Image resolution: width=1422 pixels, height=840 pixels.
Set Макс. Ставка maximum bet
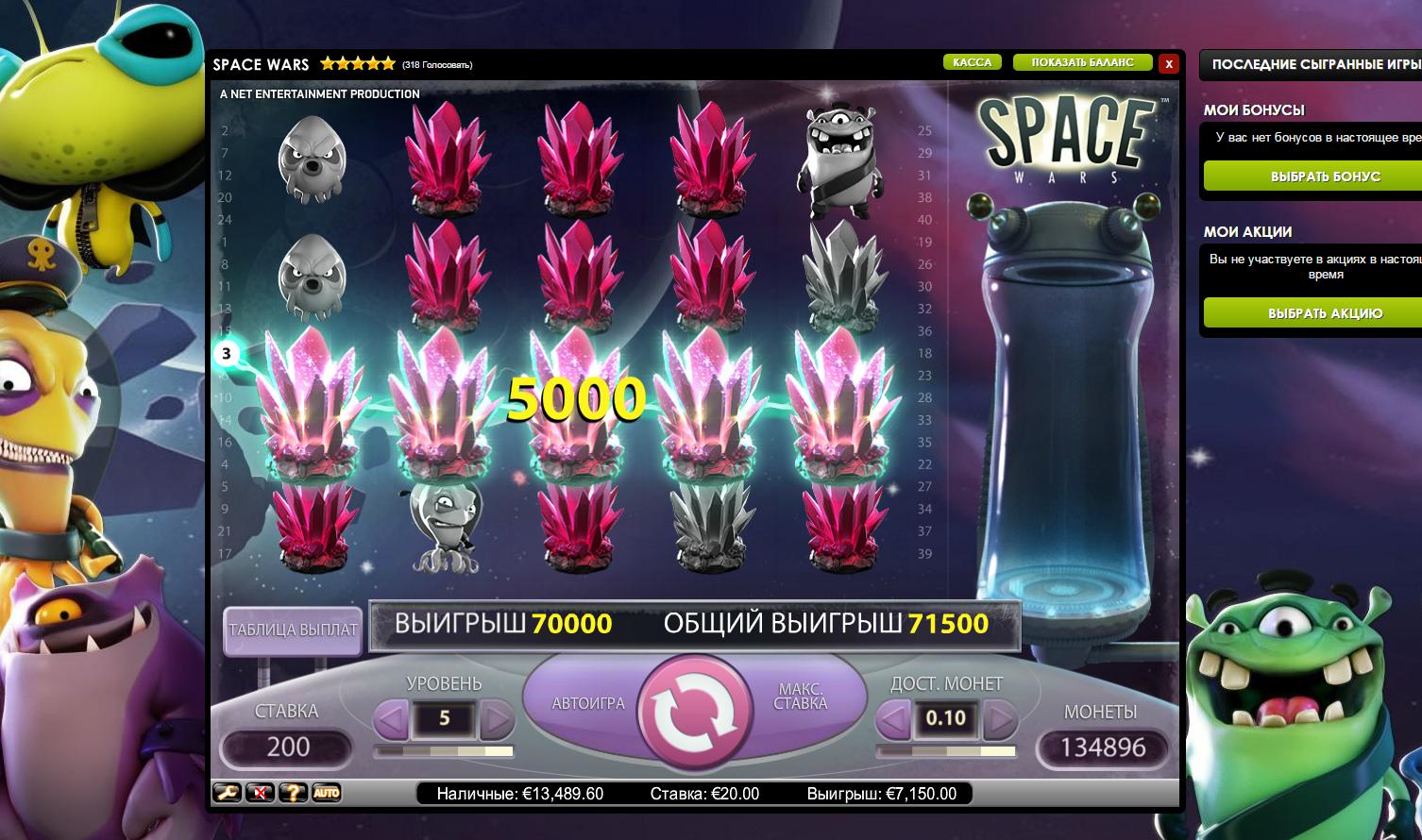click(x=801, y=697)
